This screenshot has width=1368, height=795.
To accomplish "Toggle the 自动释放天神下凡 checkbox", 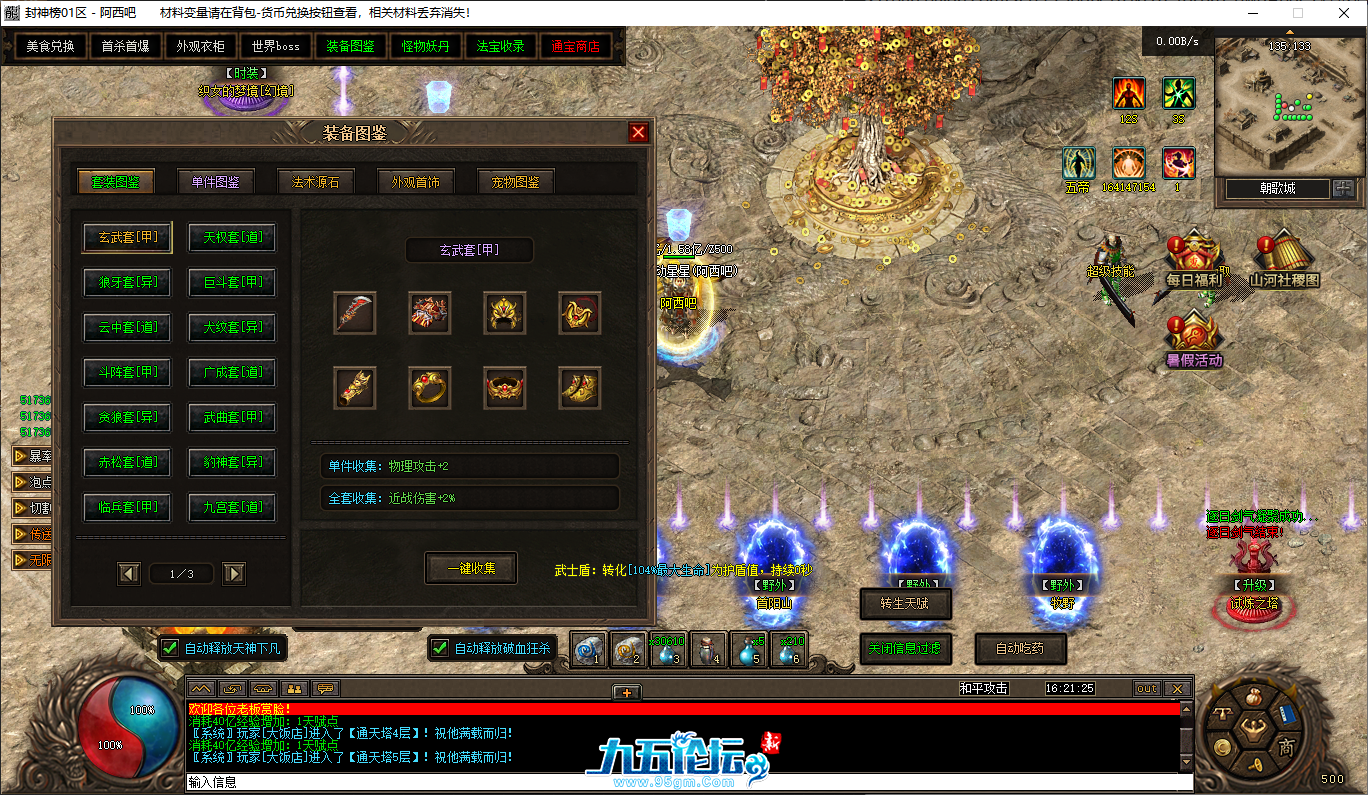I will tap(170, 648).
